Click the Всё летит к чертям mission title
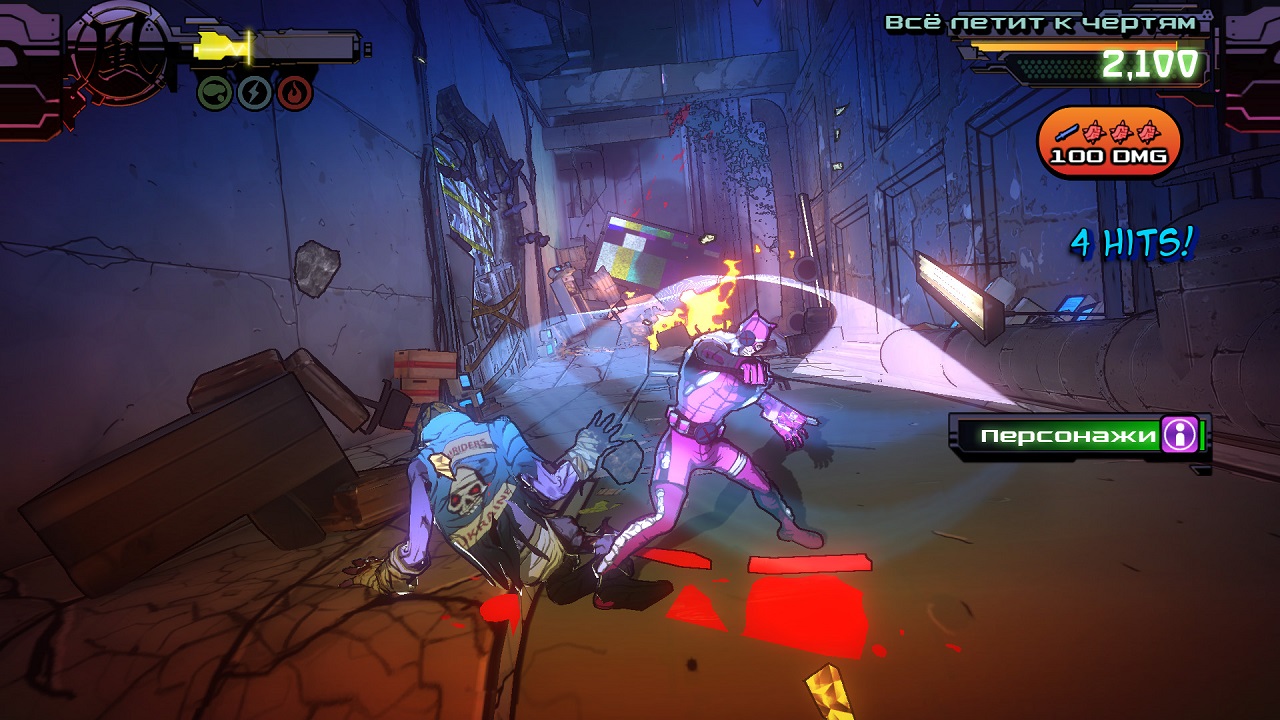This screenshot has width=1280, height=720. pos(1040,22)
